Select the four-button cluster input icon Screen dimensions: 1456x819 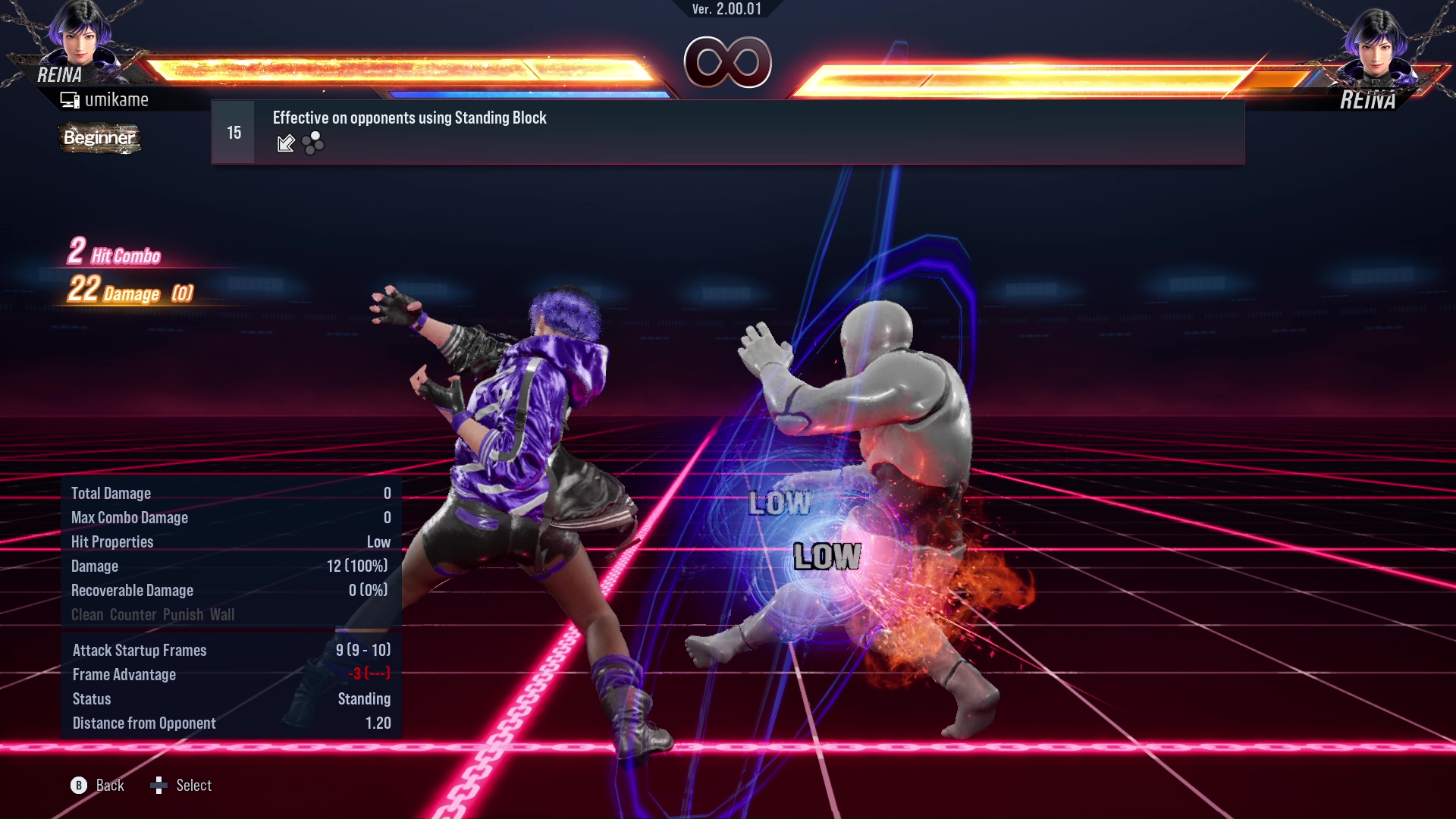point(312,143)
